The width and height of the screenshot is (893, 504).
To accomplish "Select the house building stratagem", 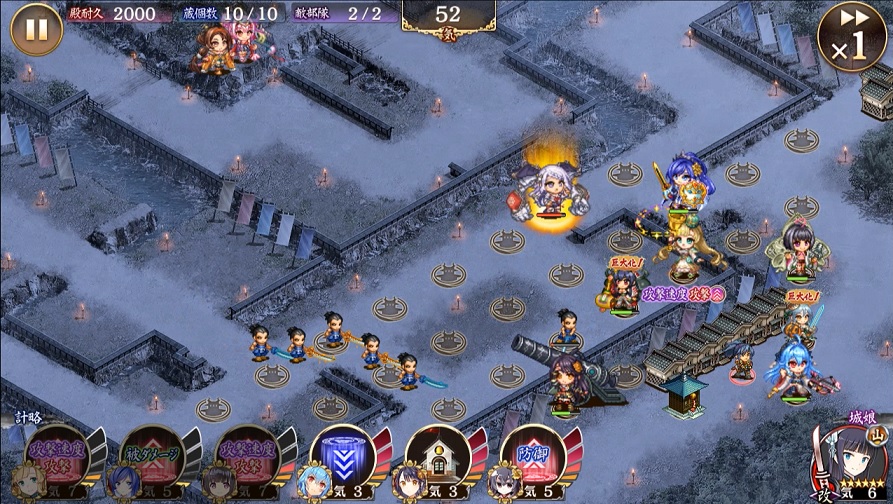I will tap(439, 459).
